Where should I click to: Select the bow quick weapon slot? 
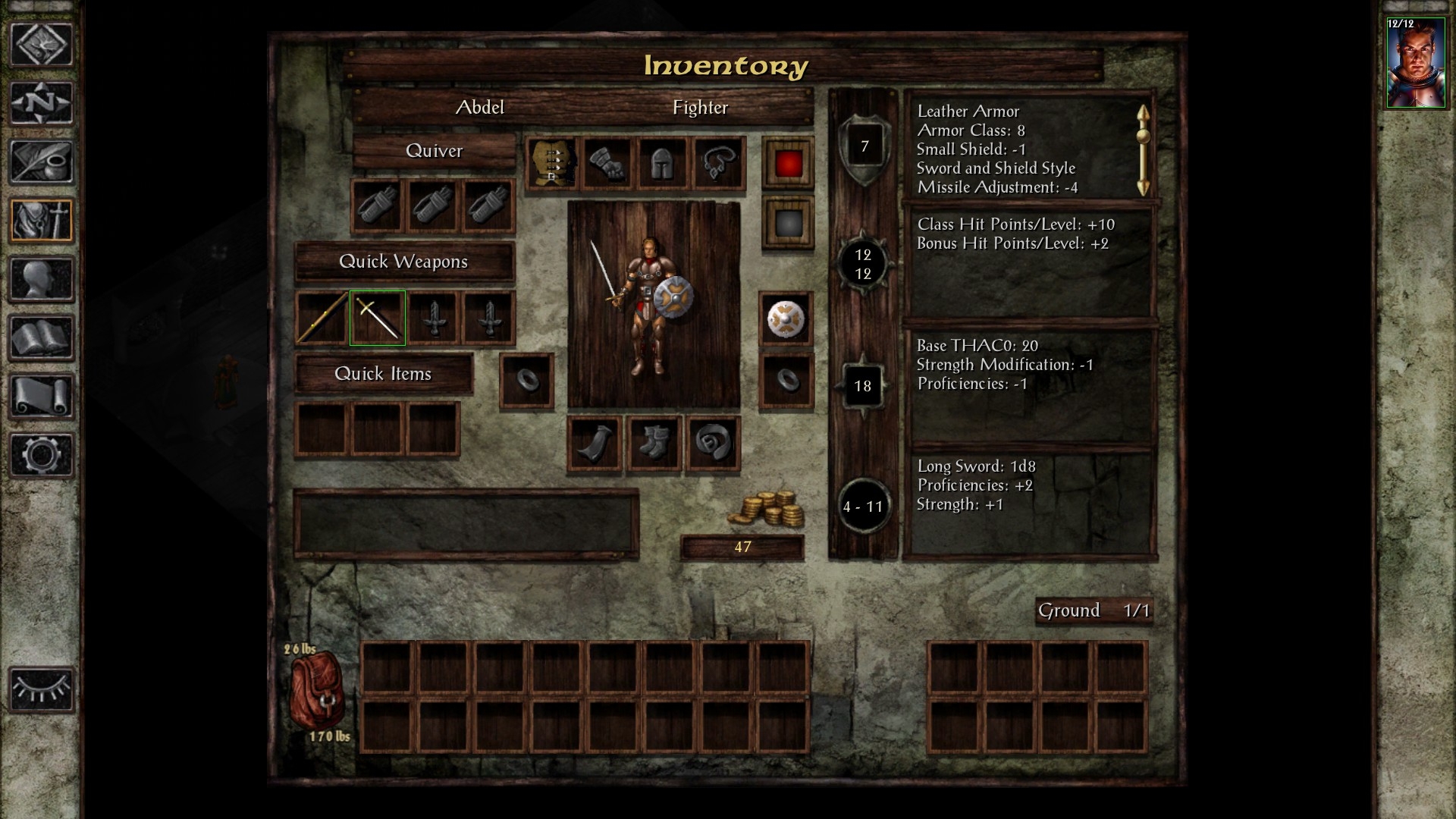click(322, 318)
